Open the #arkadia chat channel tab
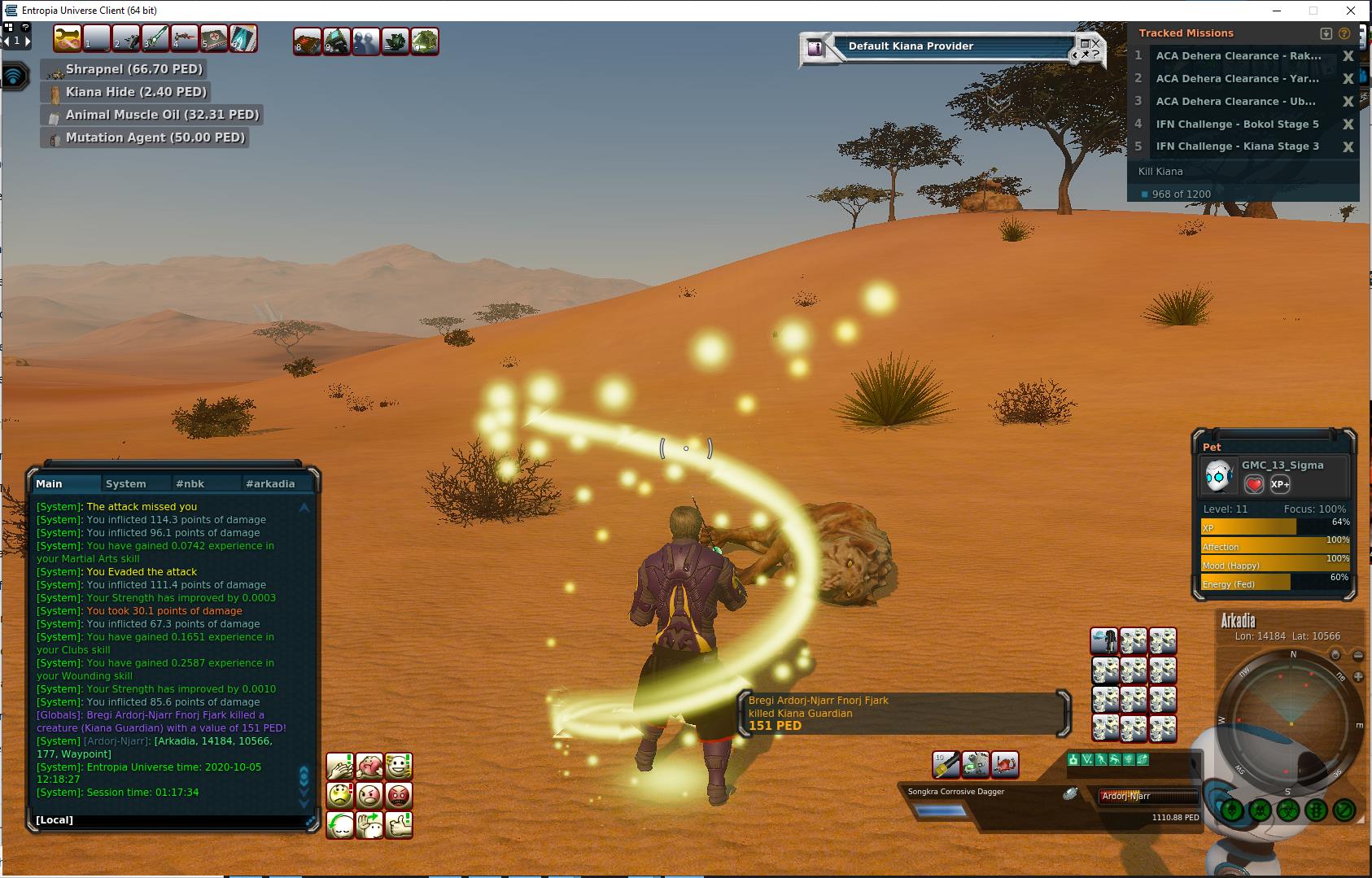1372x878 pixels. 270,483
